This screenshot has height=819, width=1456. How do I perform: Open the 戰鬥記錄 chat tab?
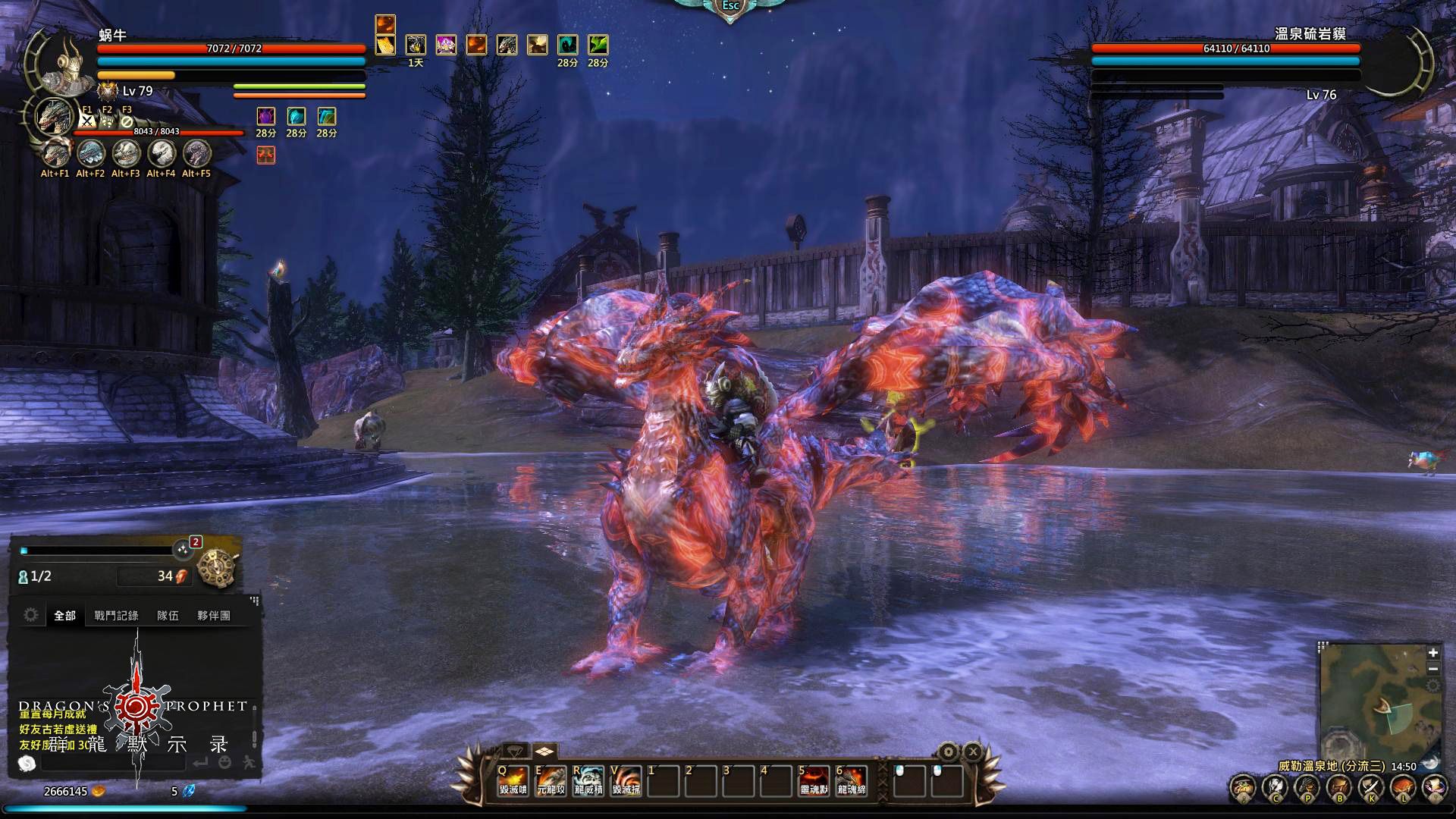[x=116, y=616]
